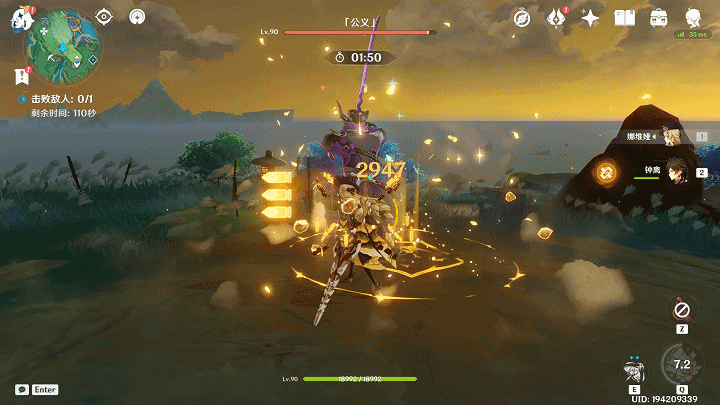Open the quest bookmark icon
Image resolution: width=720 pixels, height=405 pixels.
tap(21, 75)
